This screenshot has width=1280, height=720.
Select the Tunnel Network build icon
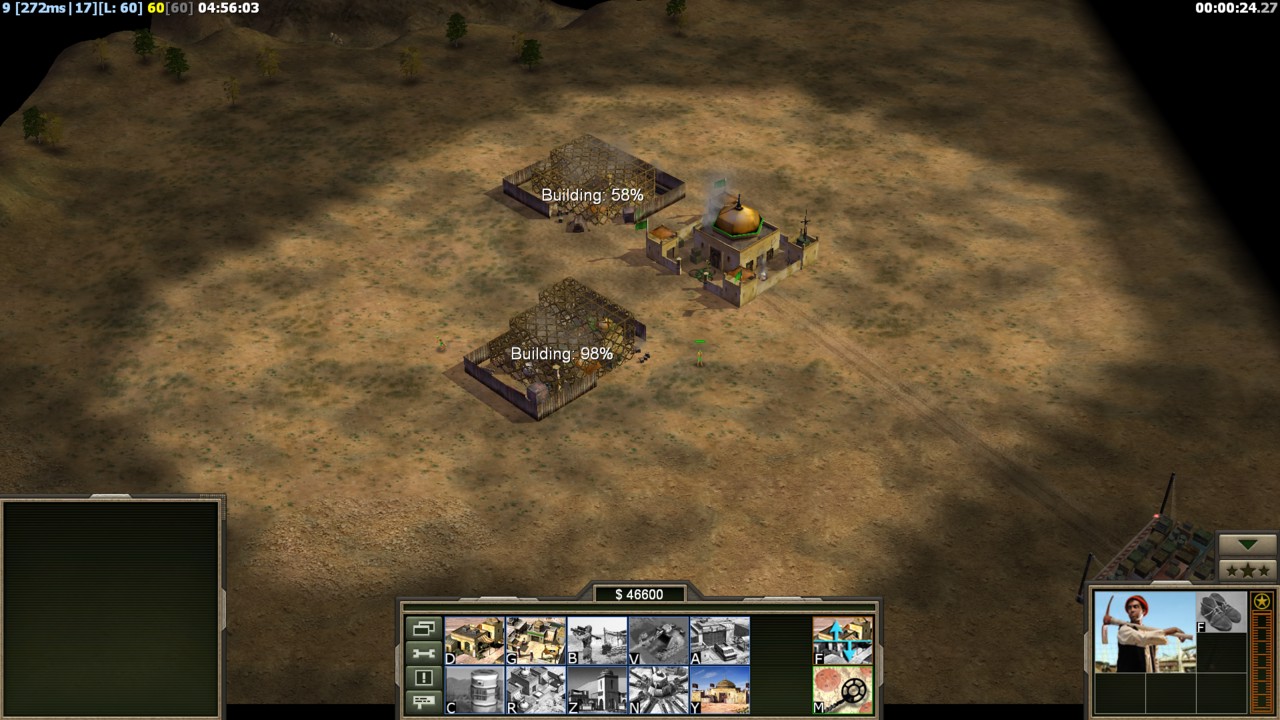click(x=658, y=640)
